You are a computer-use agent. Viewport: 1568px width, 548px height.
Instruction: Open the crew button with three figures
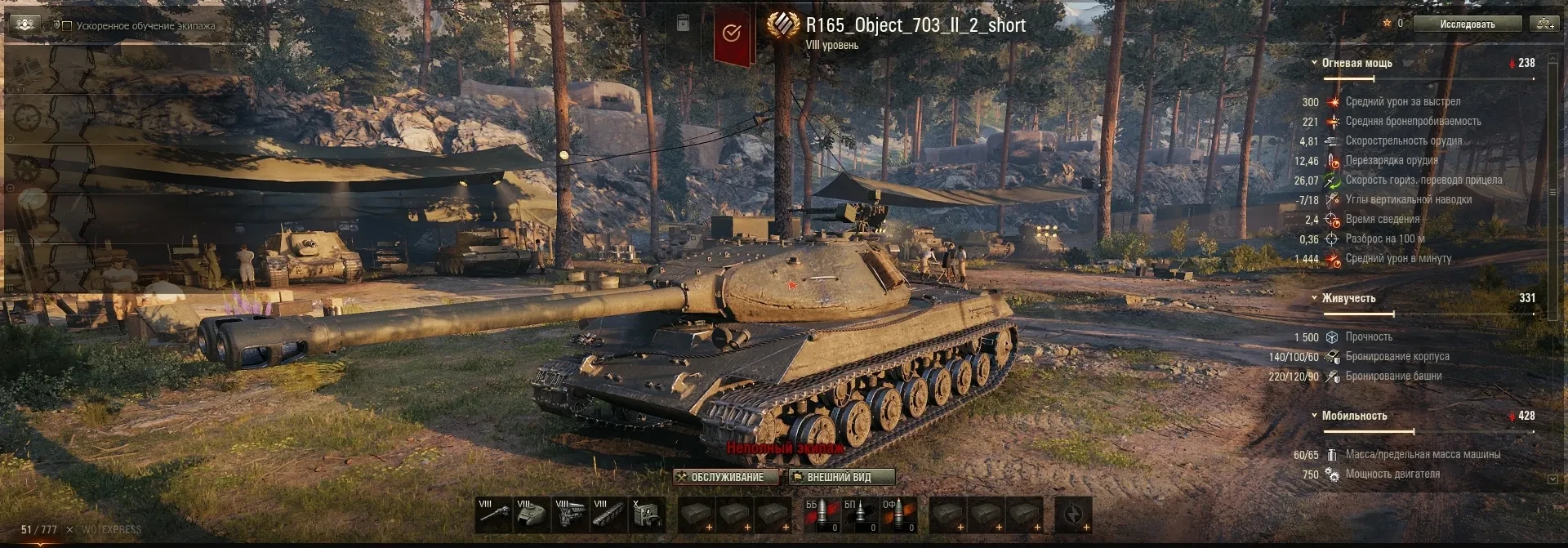(24, 25)
